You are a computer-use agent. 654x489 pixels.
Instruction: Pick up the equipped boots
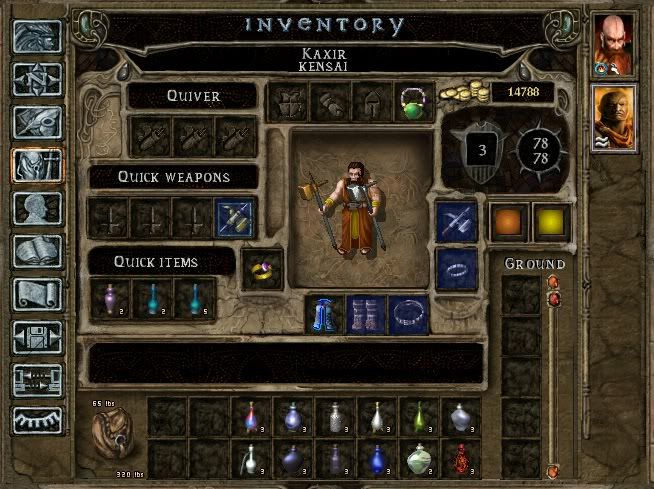365,314
